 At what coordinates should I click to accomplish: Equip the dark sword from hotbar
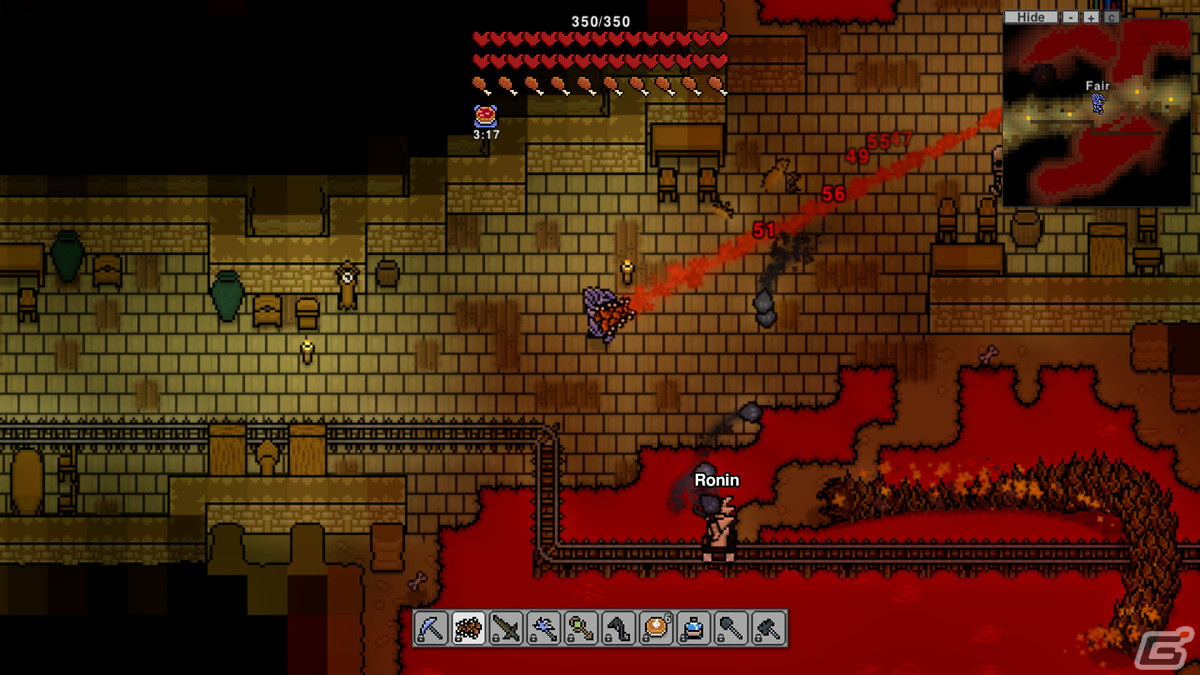(x=506, y=628)
